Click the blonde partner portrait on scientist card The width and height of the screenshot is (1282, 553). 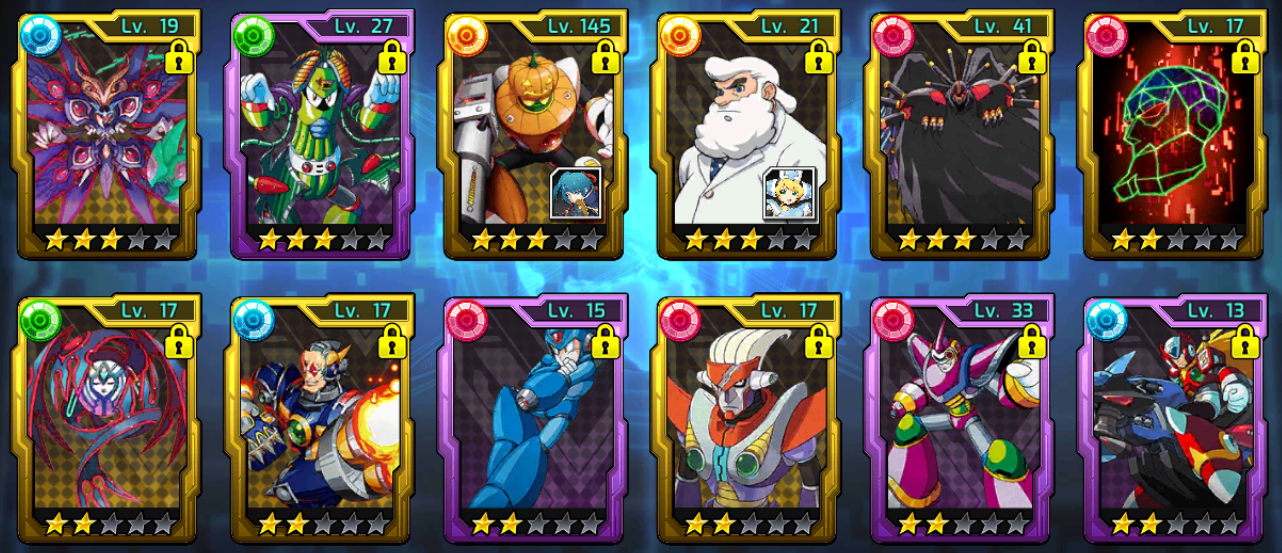point(789,193)
